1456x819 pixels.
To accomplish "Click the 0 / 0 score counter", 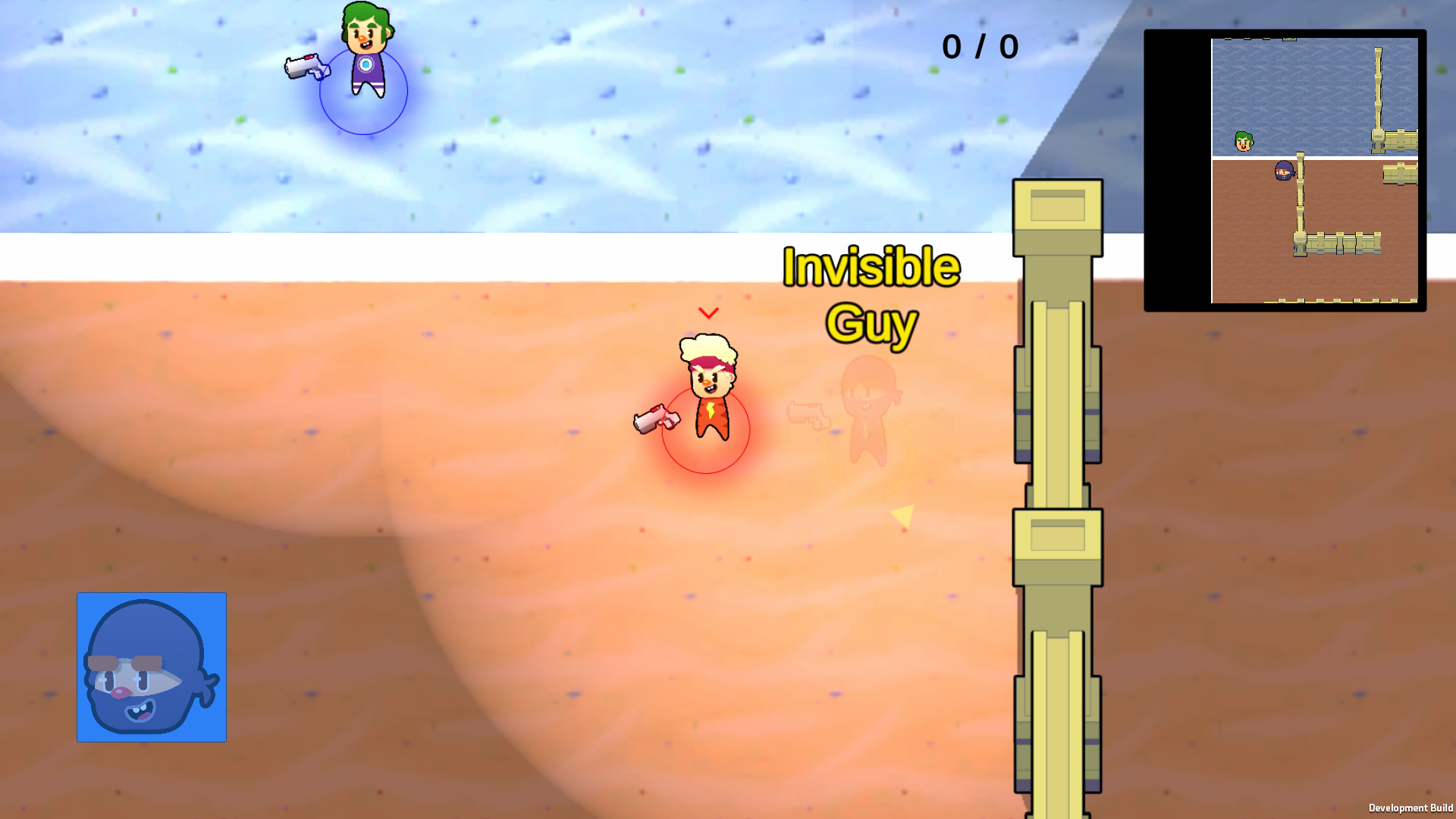I will [980, 47].
